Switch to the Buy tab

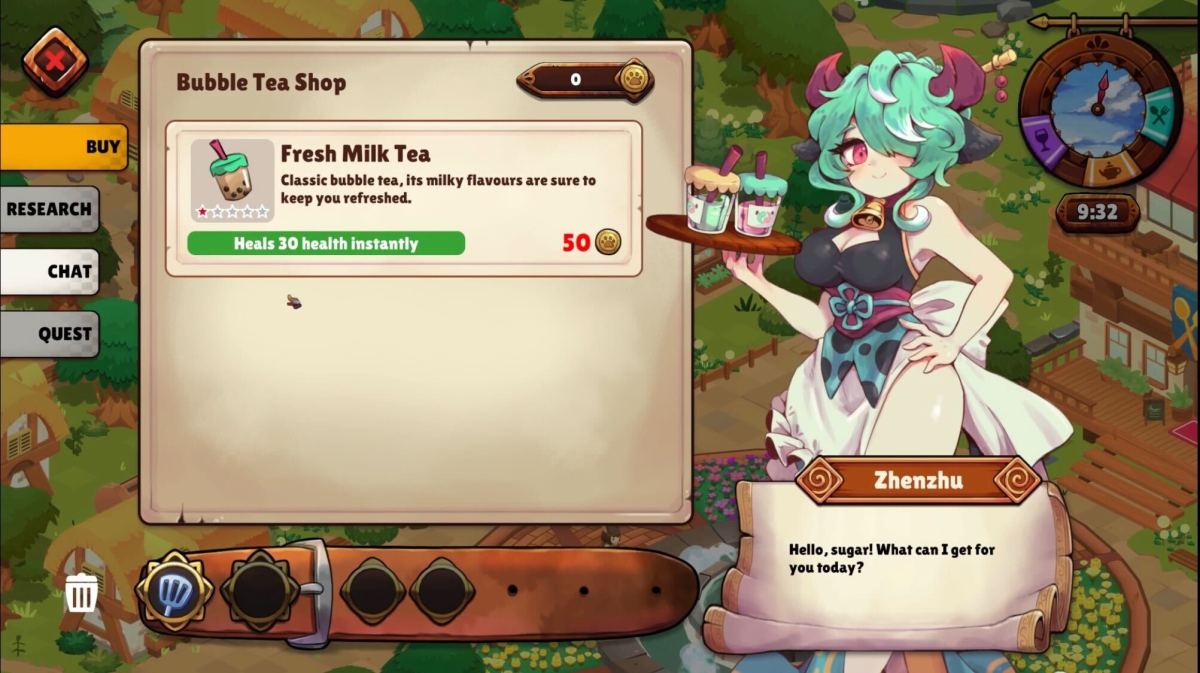(x=64, y=147)
